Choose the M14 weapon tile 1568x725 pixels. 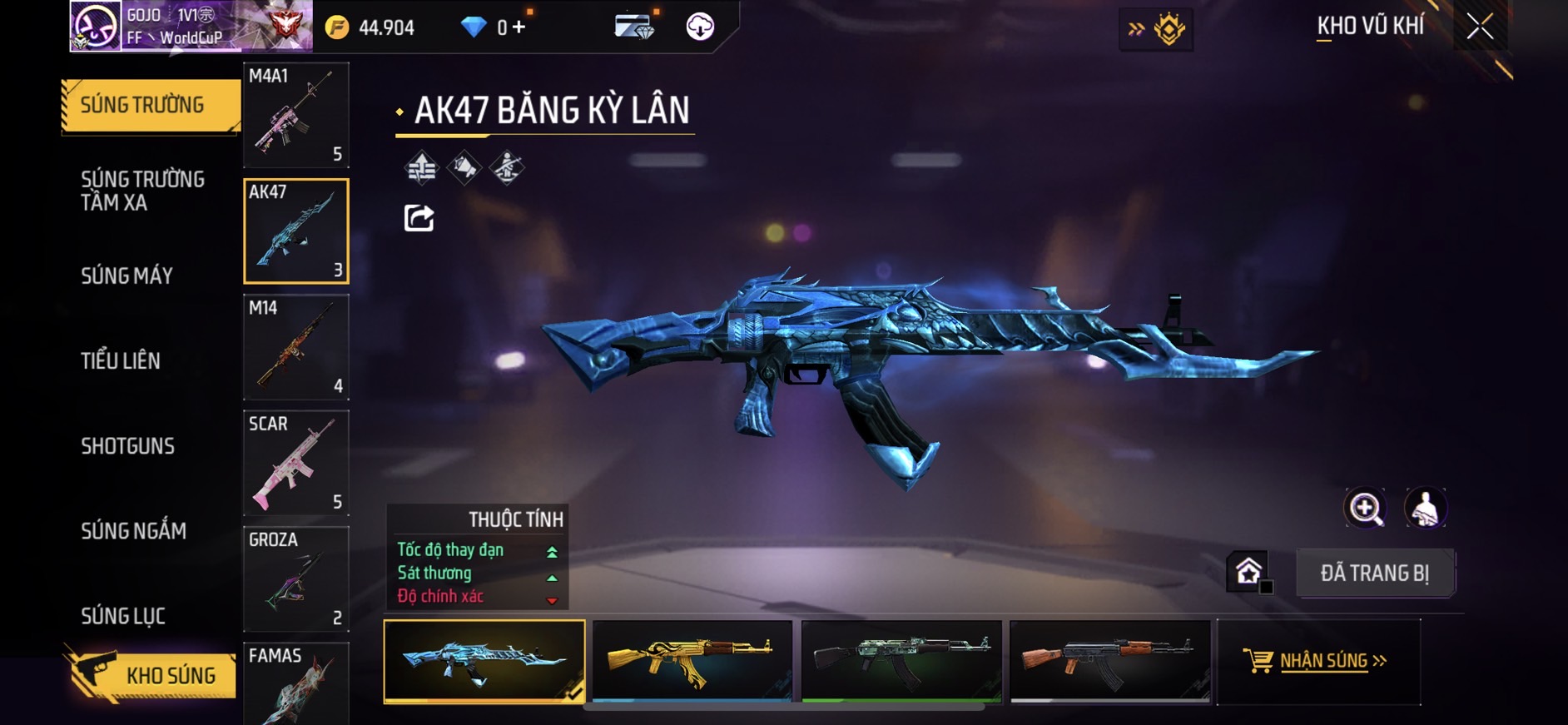295,347
